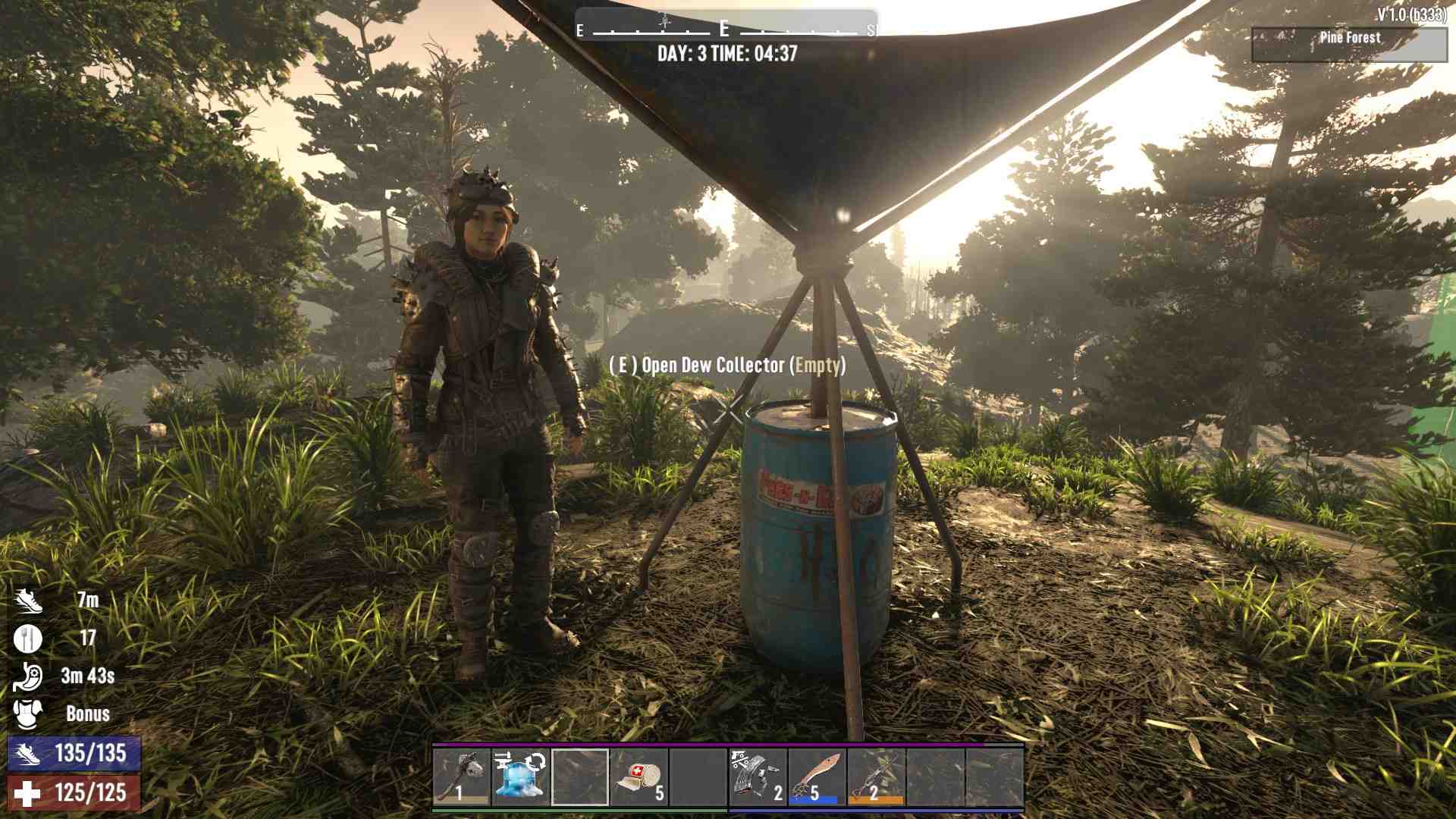Viewport: 1456px width, 819px height.
Task: Click the compass strip
Action: (726, 29)
